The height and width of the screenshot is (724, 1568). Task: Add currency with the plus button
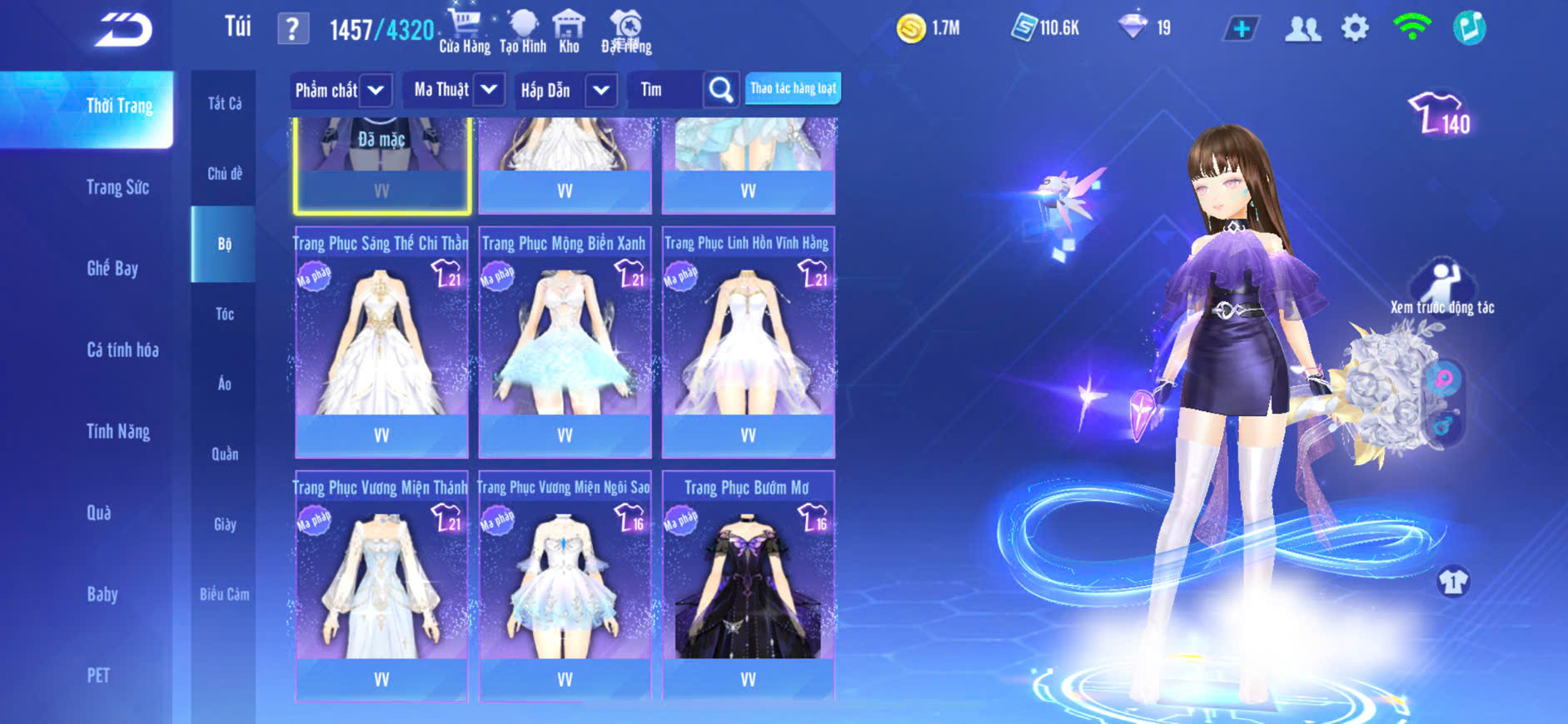click(x=1241, y=29)
